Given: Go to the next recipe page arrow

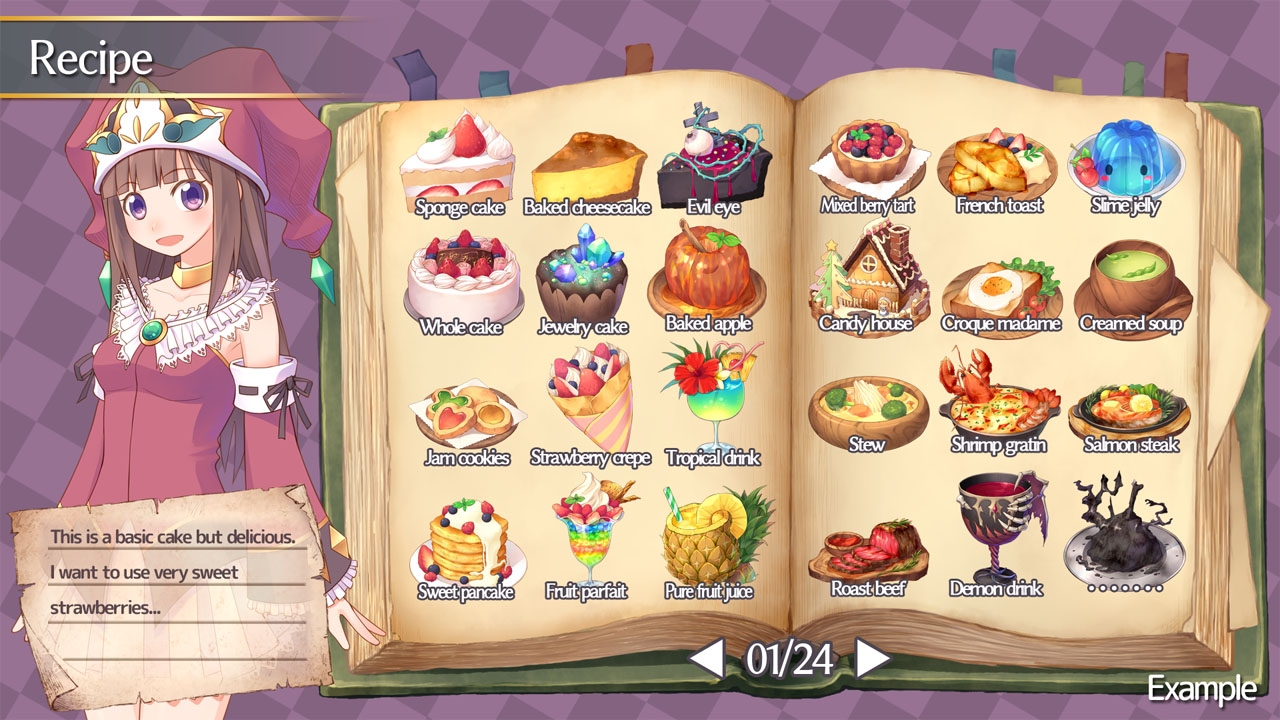Looking at the screenshot, I should pyautogui.click(x=872, y=658).
